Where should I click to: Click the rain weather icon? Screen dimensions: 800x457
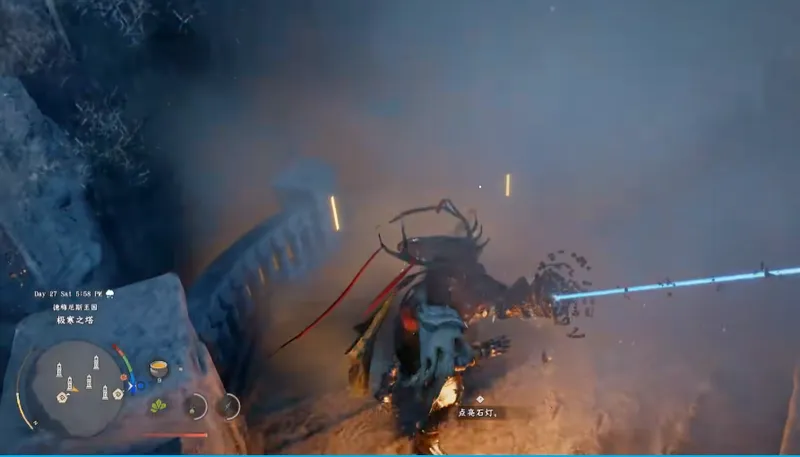[109, 294]
